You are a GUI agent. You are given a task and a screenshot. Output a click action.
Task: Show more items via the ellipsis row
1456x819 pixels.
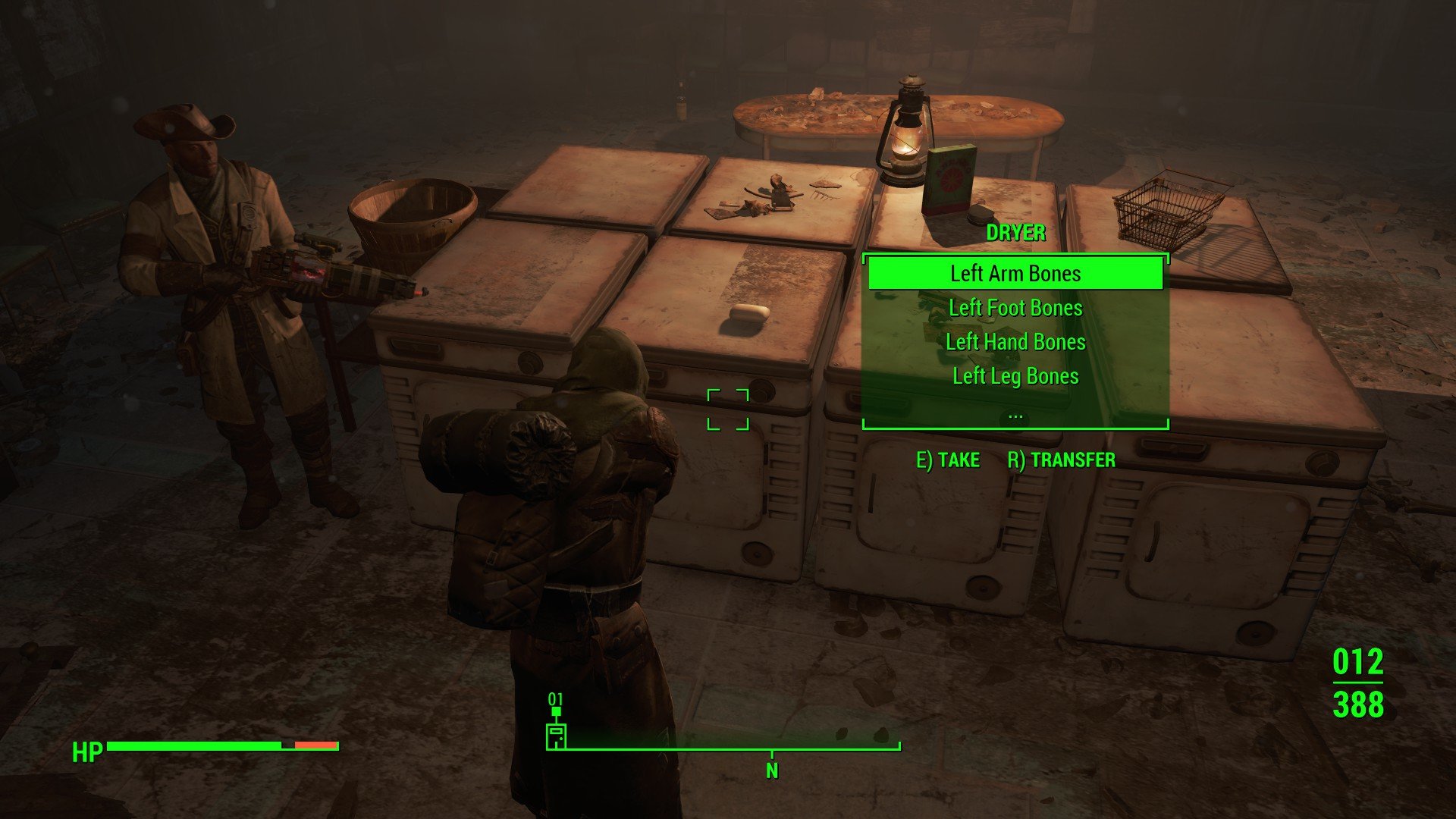[1015, 415]
